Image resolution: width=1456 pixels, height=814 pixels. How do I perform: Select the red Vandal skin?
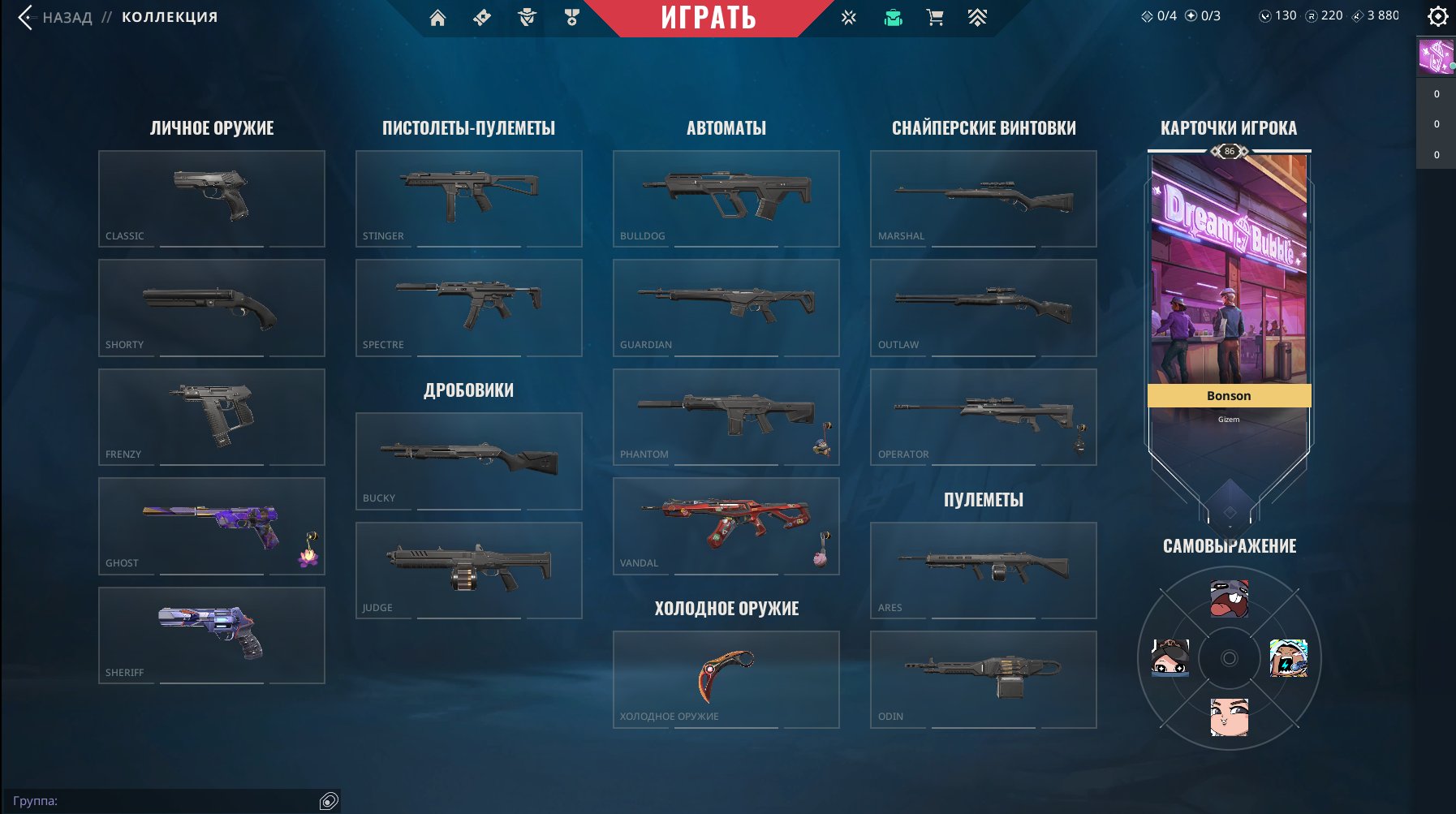click(x=726, y=523)
